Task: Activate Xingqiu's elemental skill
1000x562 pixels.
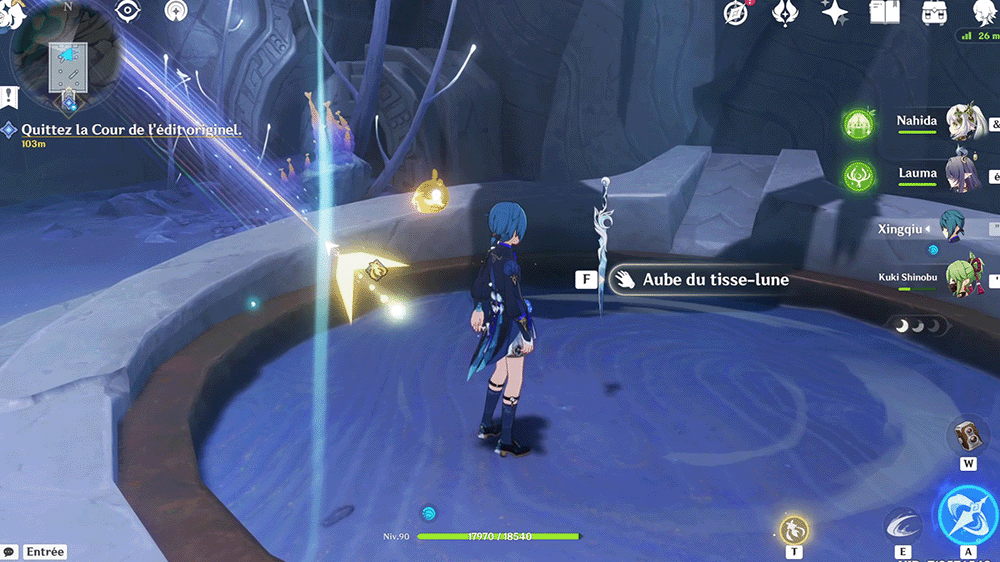Action: [903, 526]
